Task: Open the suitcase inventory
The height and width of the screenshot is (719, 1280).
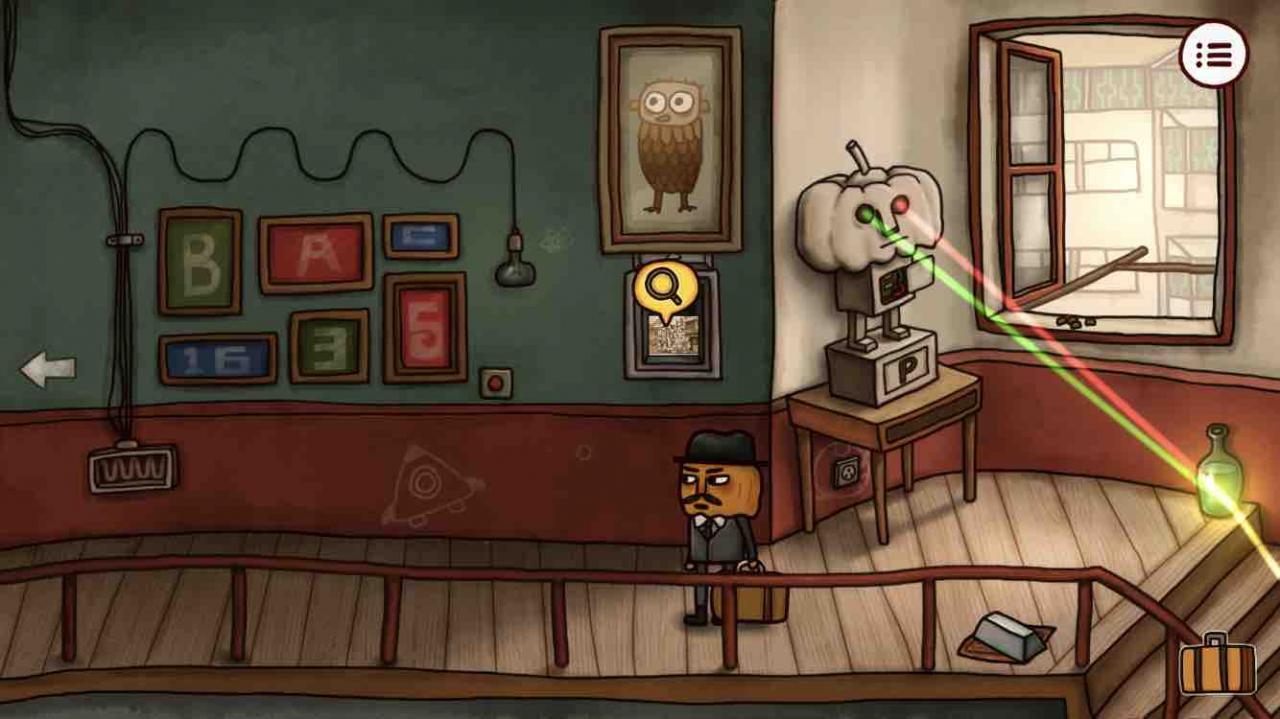Action: tap(1217, 666)
